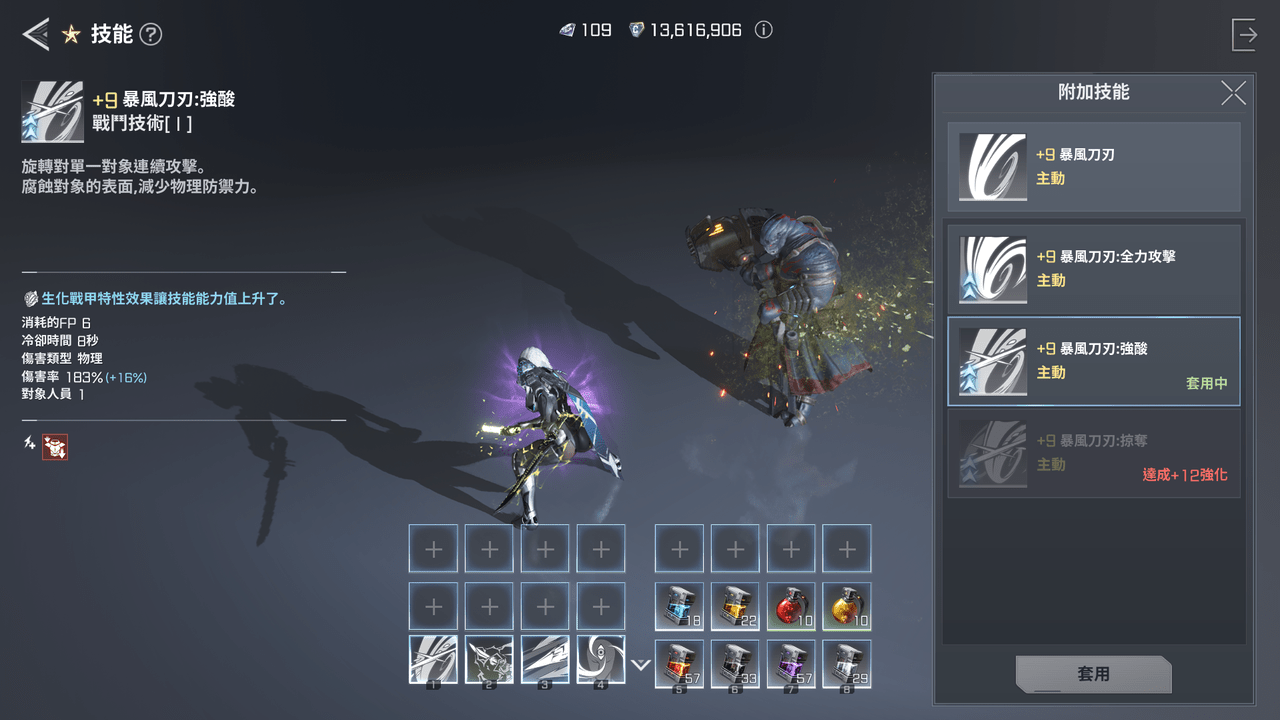
Task: Select the skill in hotbar slot 2
Action: pos(489,660)
